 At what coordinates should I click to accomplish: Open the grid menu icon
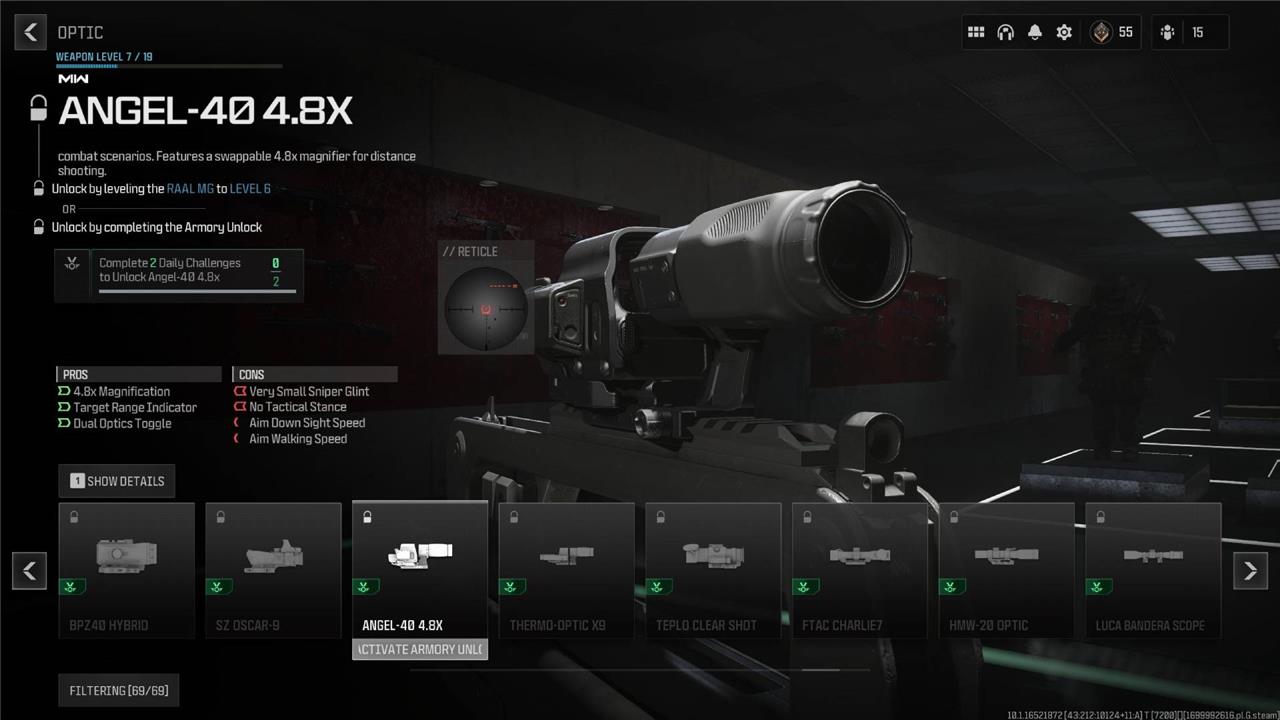[976, 32]
